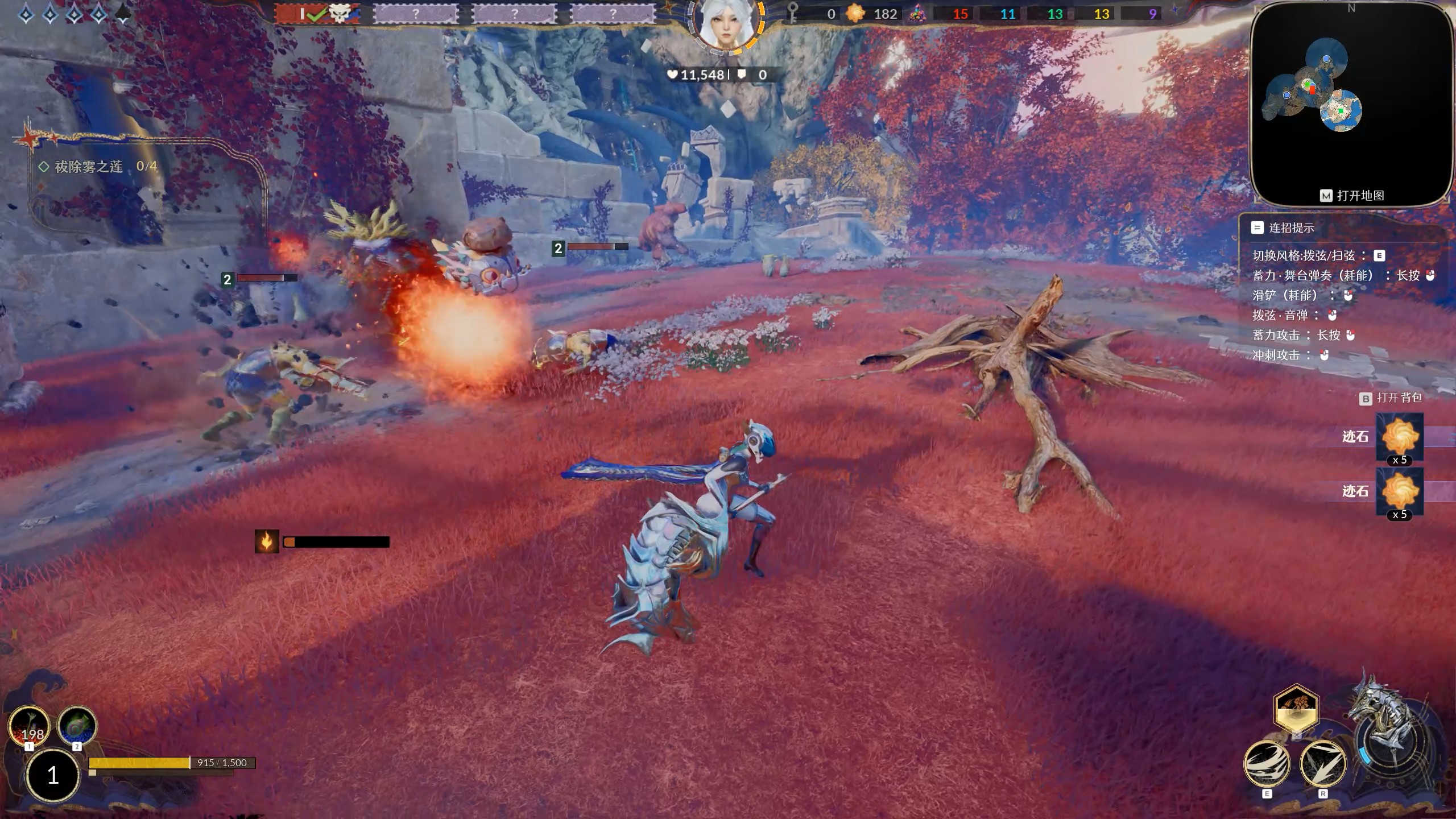Click the rainbow crystal pile icon

pos(917,14)
